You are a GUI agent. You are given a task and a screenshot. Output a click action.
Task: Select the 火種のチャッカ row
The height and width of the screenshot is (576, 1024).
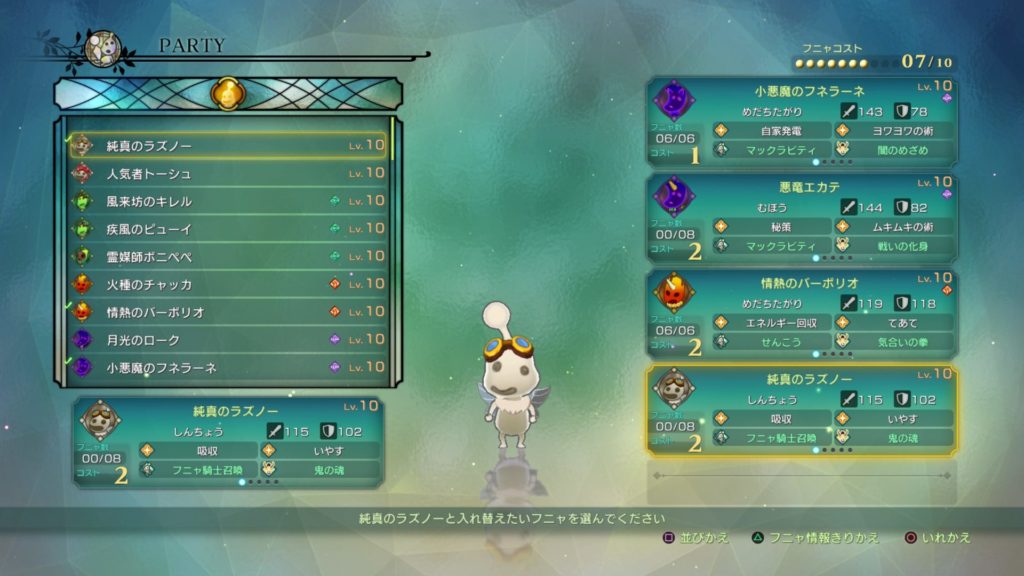(x=228, y=284)
